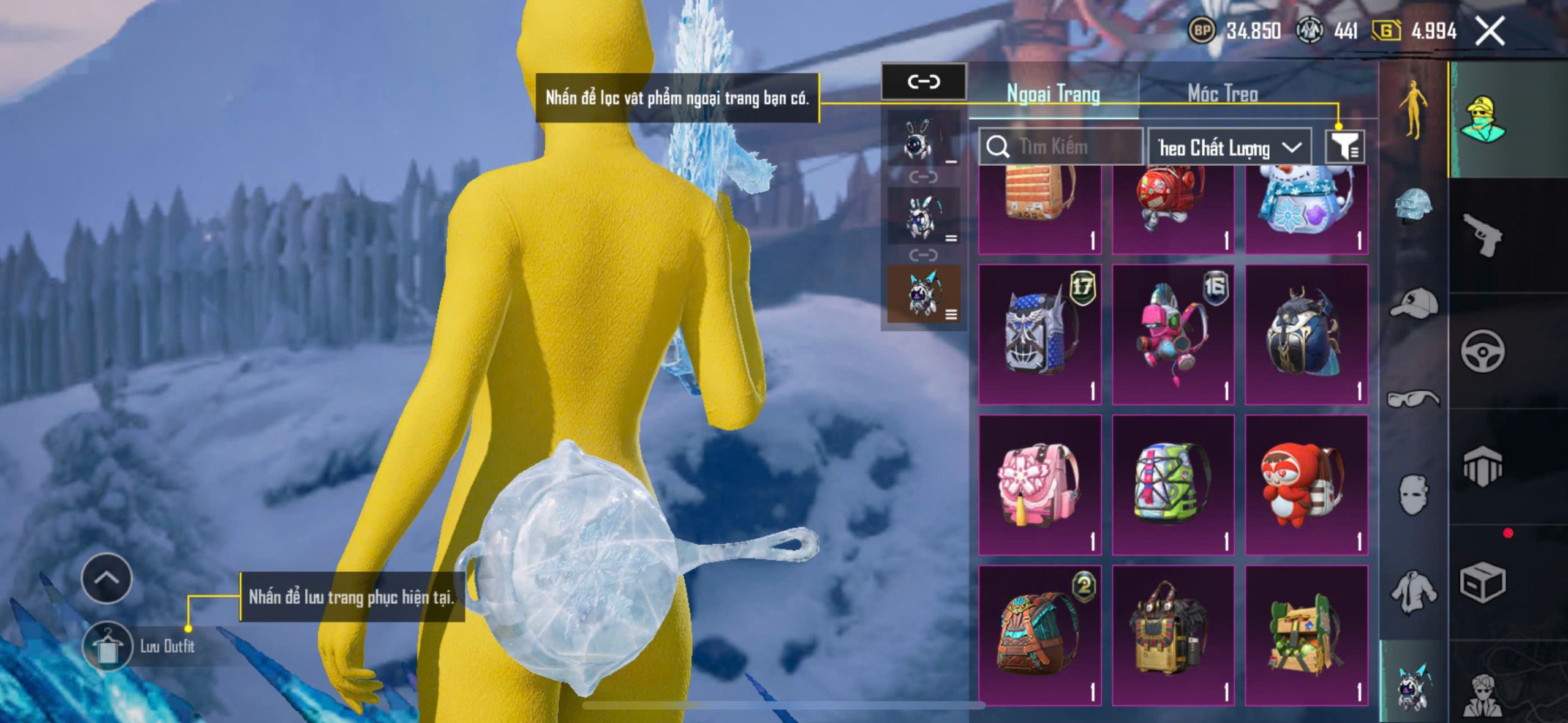Image resolution: width=1568 pixels, height=723 pixels.
Task: Open the Theo Chất Lượng sort dropdown
Action: pos(1229,148)
